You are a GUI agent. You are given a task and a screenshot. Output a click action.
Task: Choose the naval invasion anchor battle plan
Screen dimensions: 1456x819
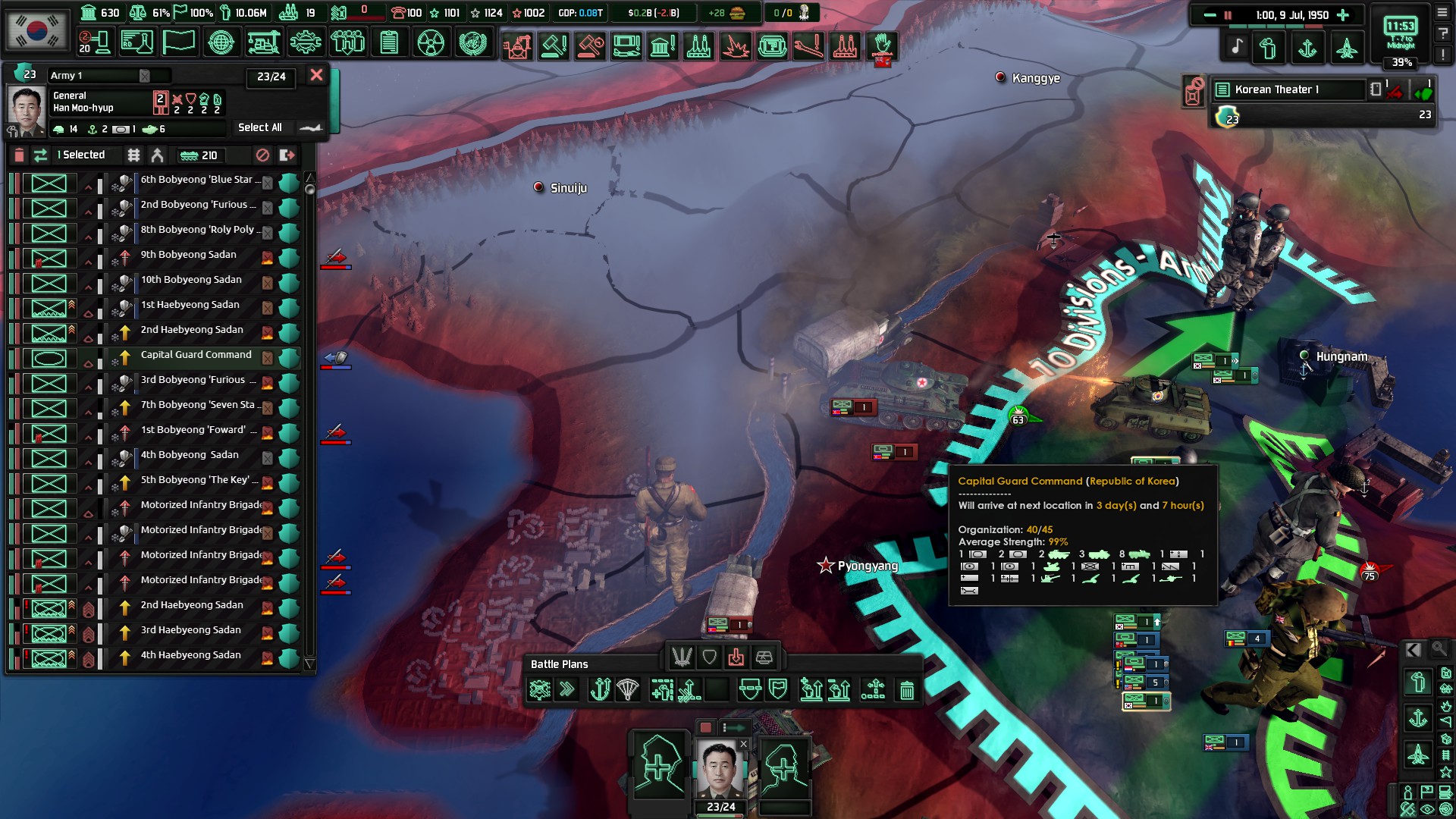coord(600,690)
